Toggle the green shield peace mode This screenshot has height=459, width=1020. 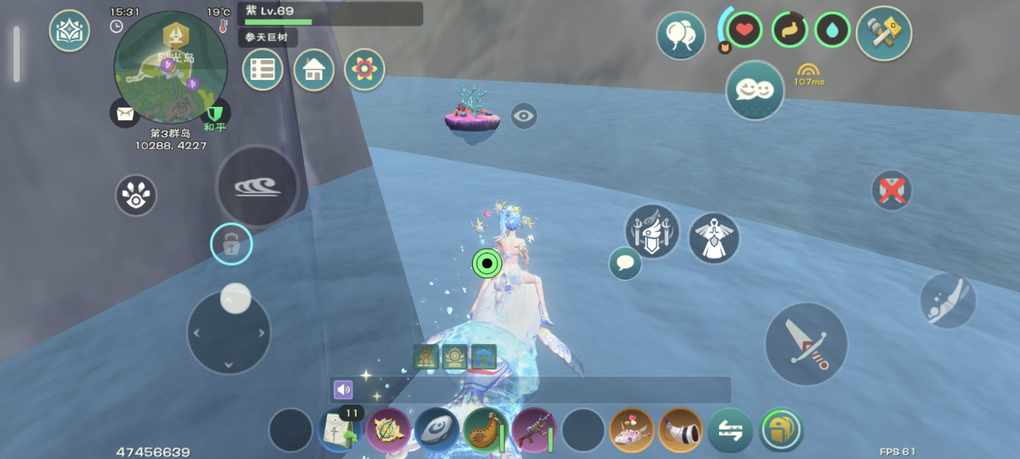click(214, 113)
